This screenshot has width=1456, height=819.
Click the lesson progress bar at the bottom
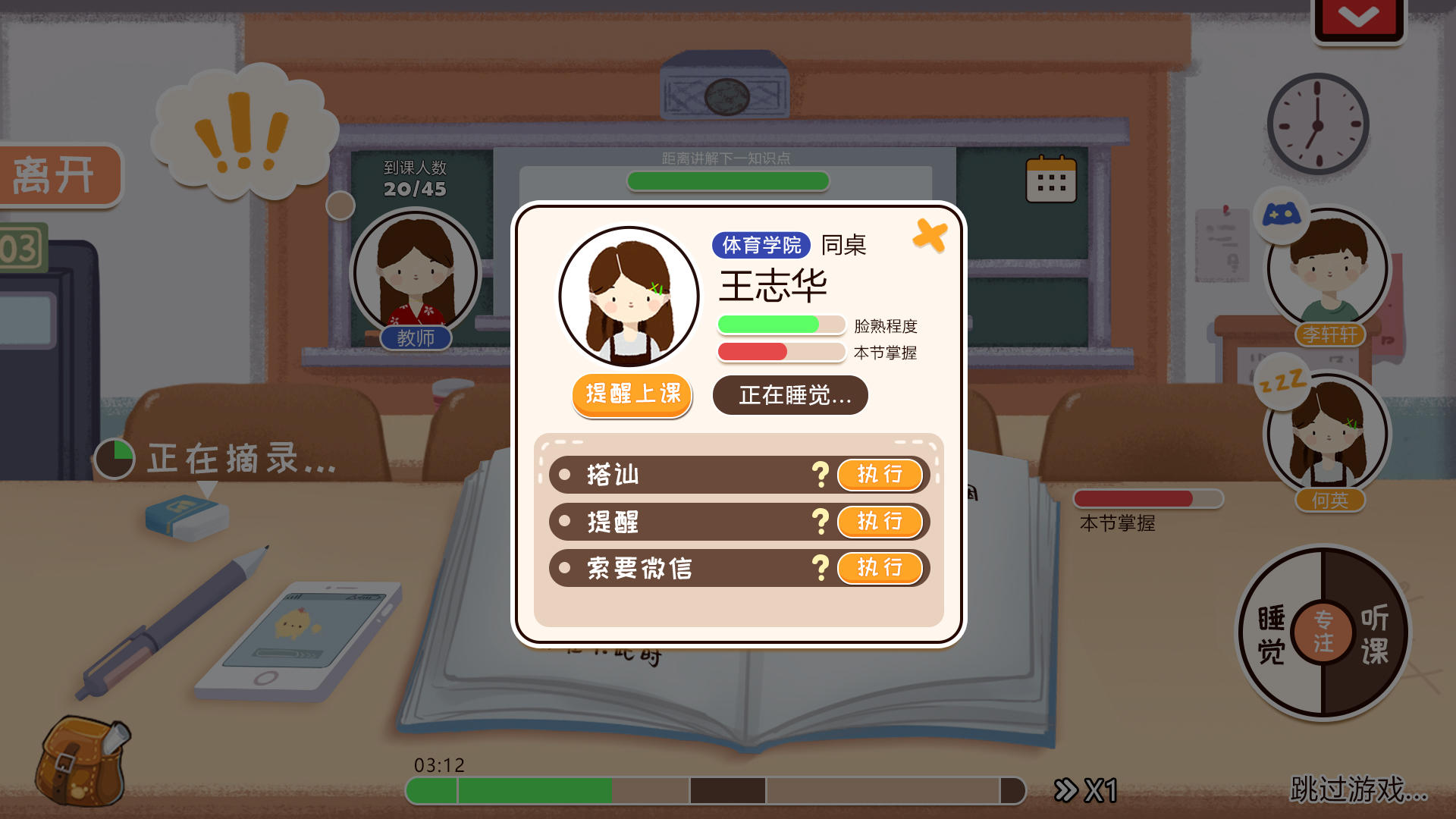point(713,790)
